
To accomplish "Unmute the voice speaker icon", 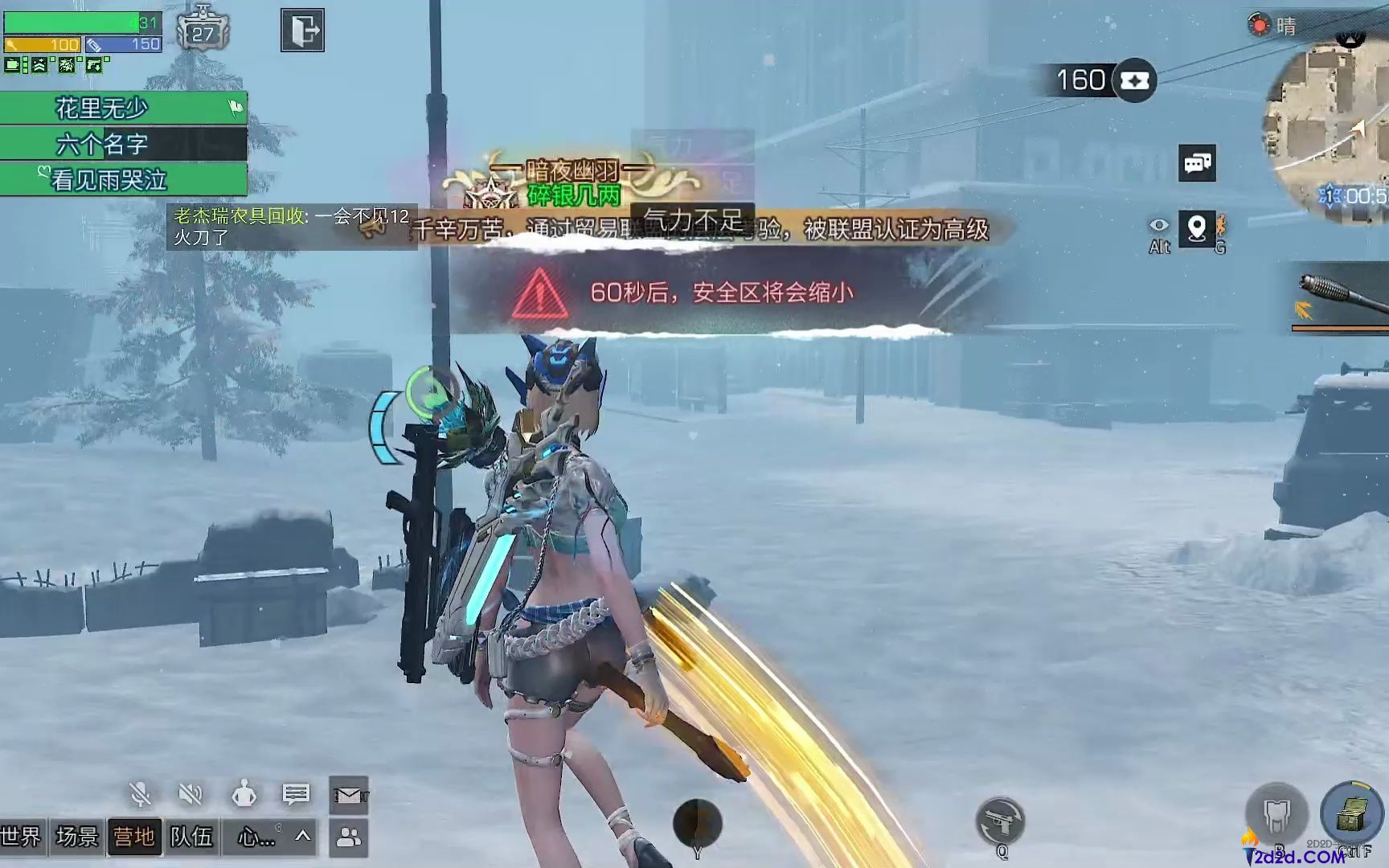I will [193, 792].
